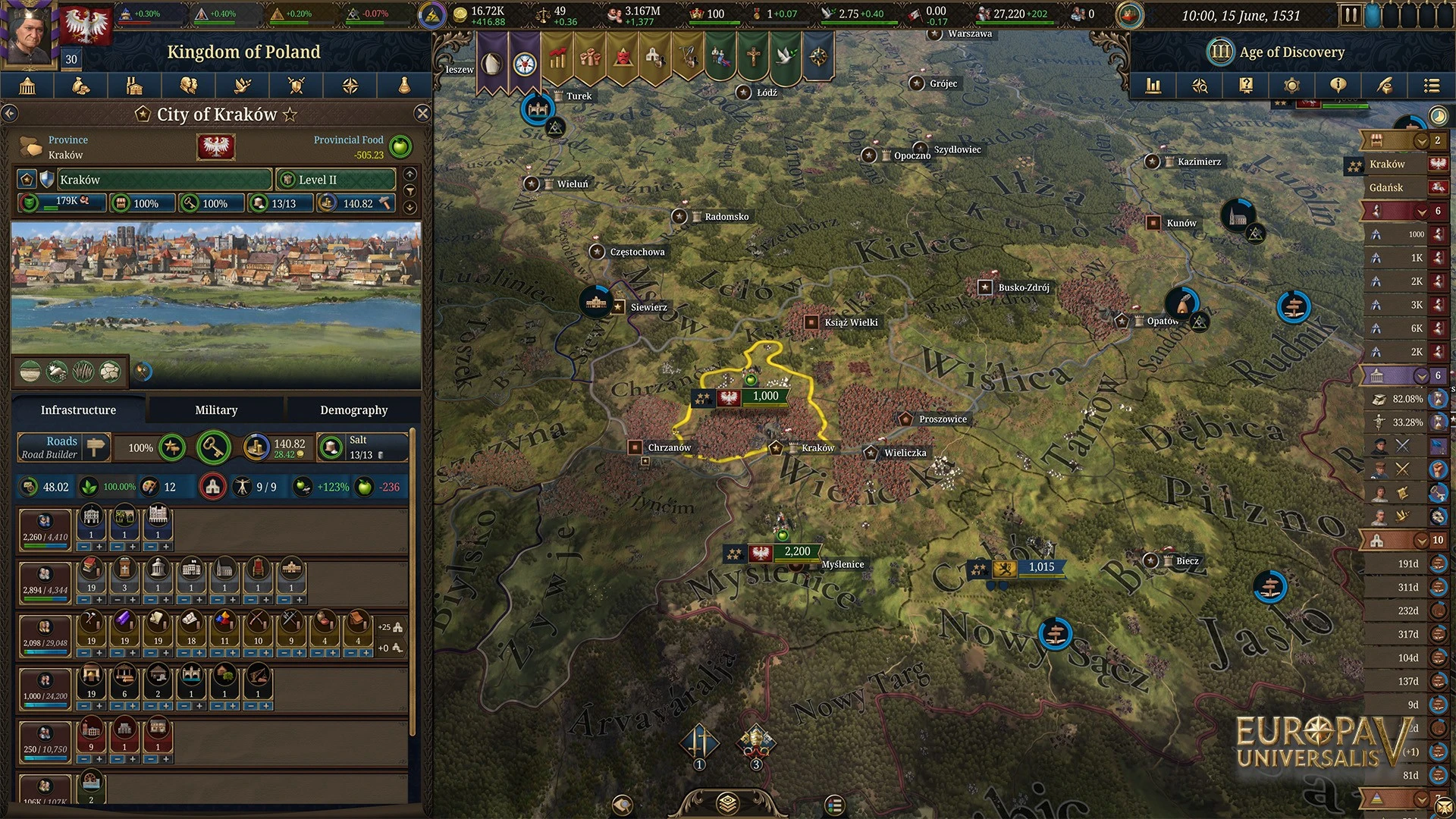1456x819 pixels.
Task: Open the diplomacy dove menu
Action: pyautogui.click(x=243, y=86)
